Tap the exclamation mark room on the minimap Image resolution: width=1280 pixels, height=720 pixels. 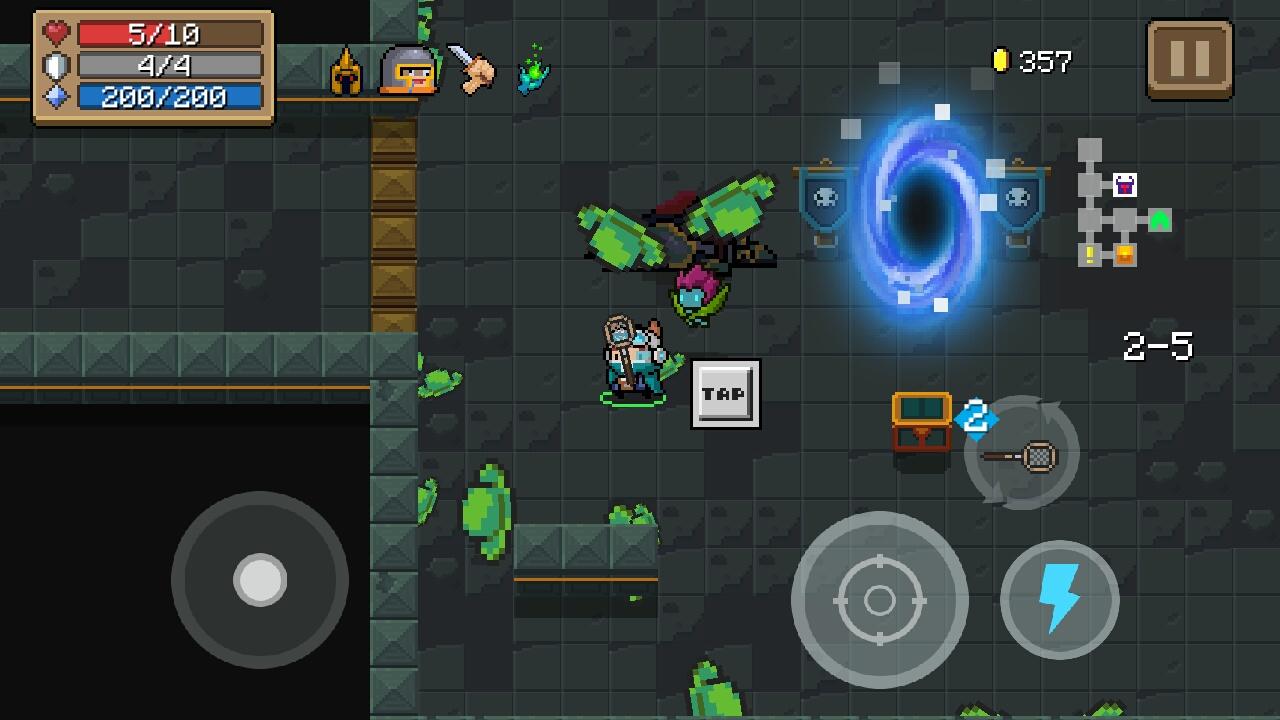coord(1089,253)
